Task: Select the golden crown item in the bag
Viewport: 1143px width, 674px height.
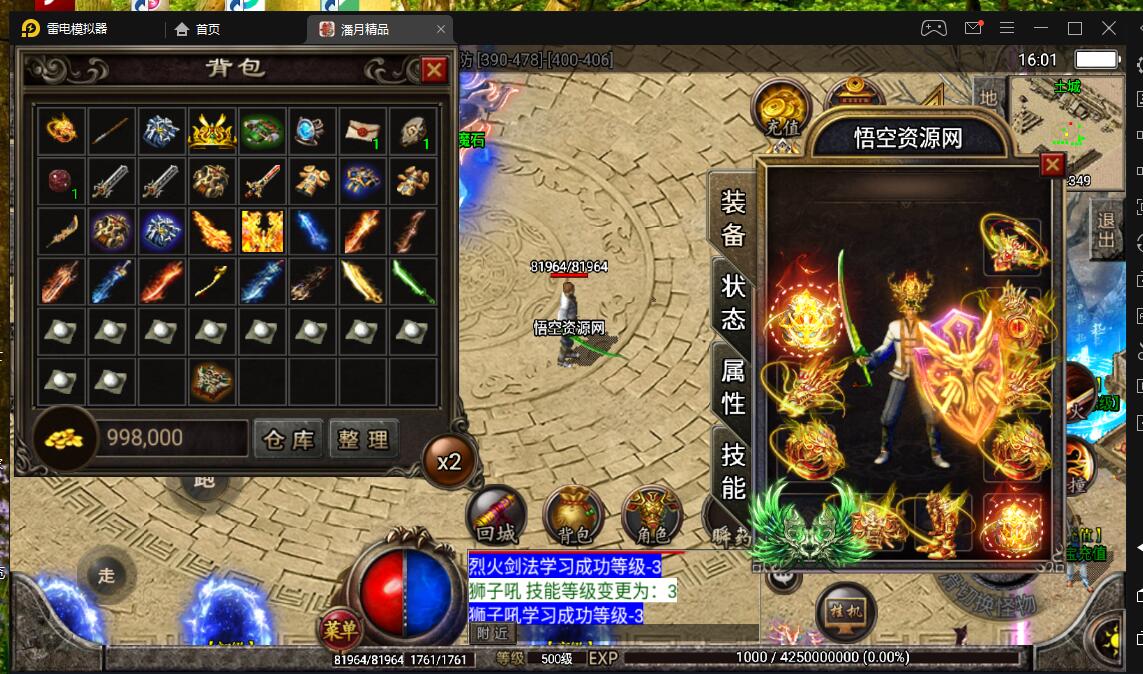Action: pyautogui.click(x=212, y=131)
